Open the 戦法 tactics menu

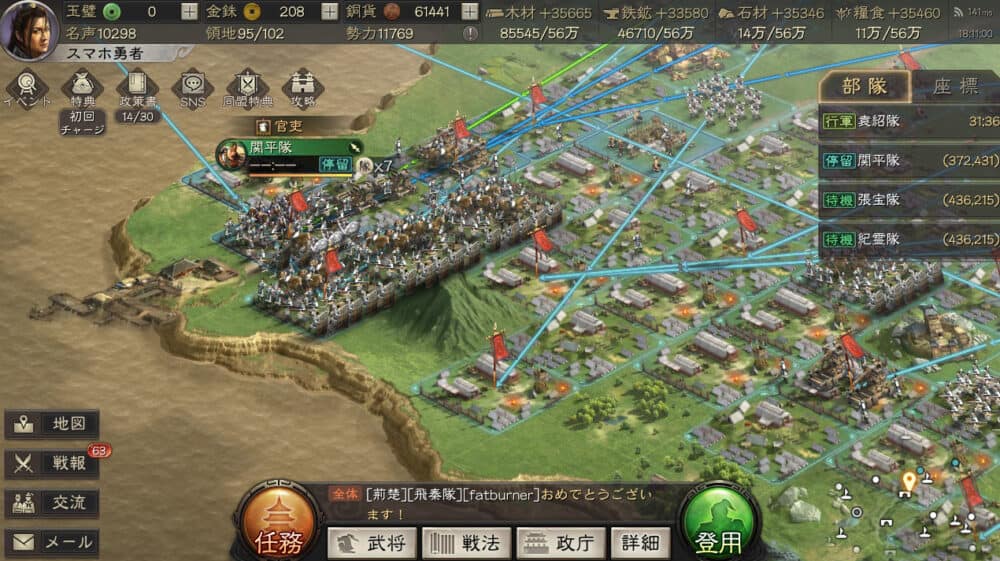[467, 543]
